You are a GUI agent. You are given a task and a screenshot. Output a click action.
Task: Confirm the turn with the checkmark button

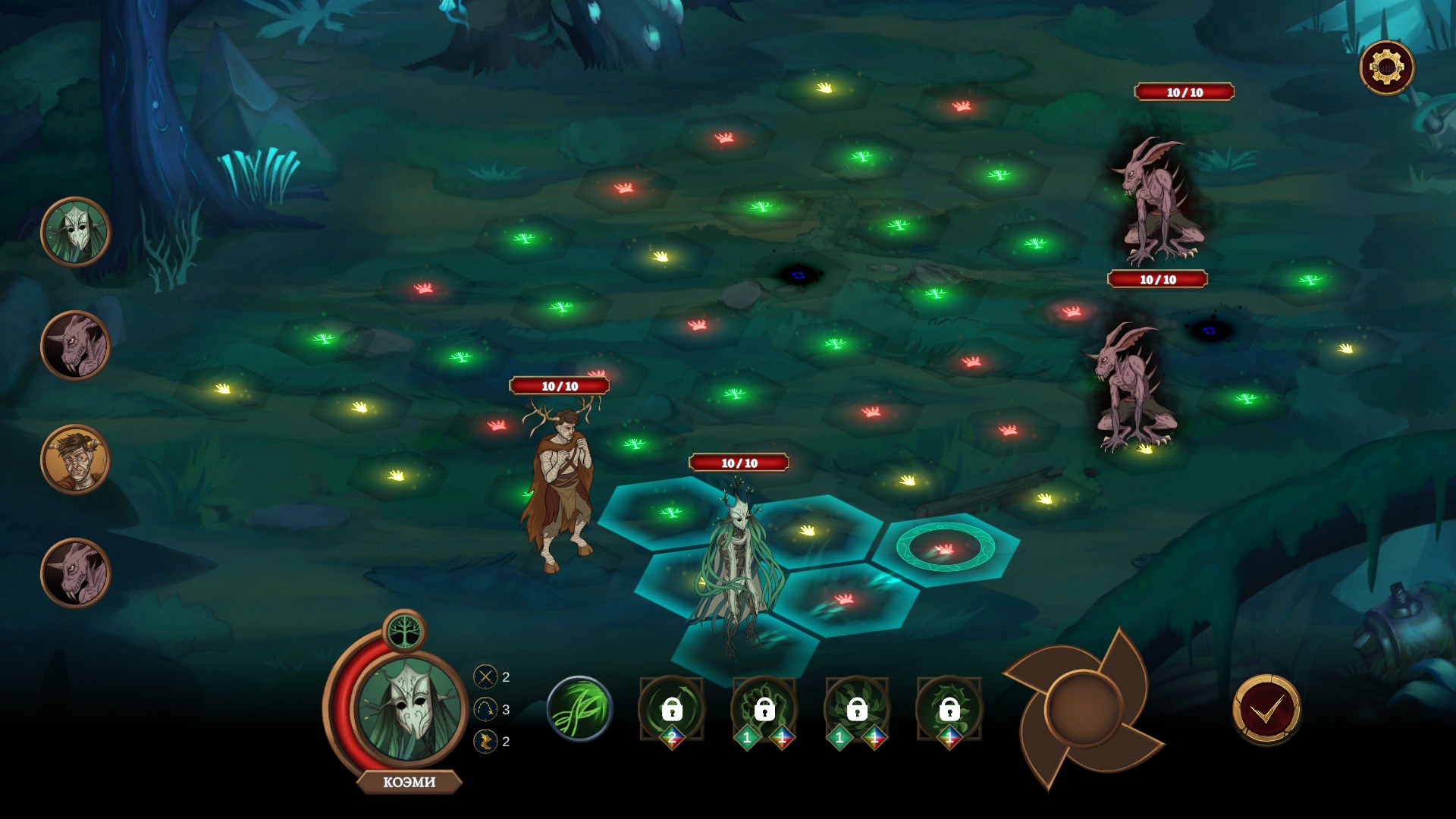pos(1266,710)
